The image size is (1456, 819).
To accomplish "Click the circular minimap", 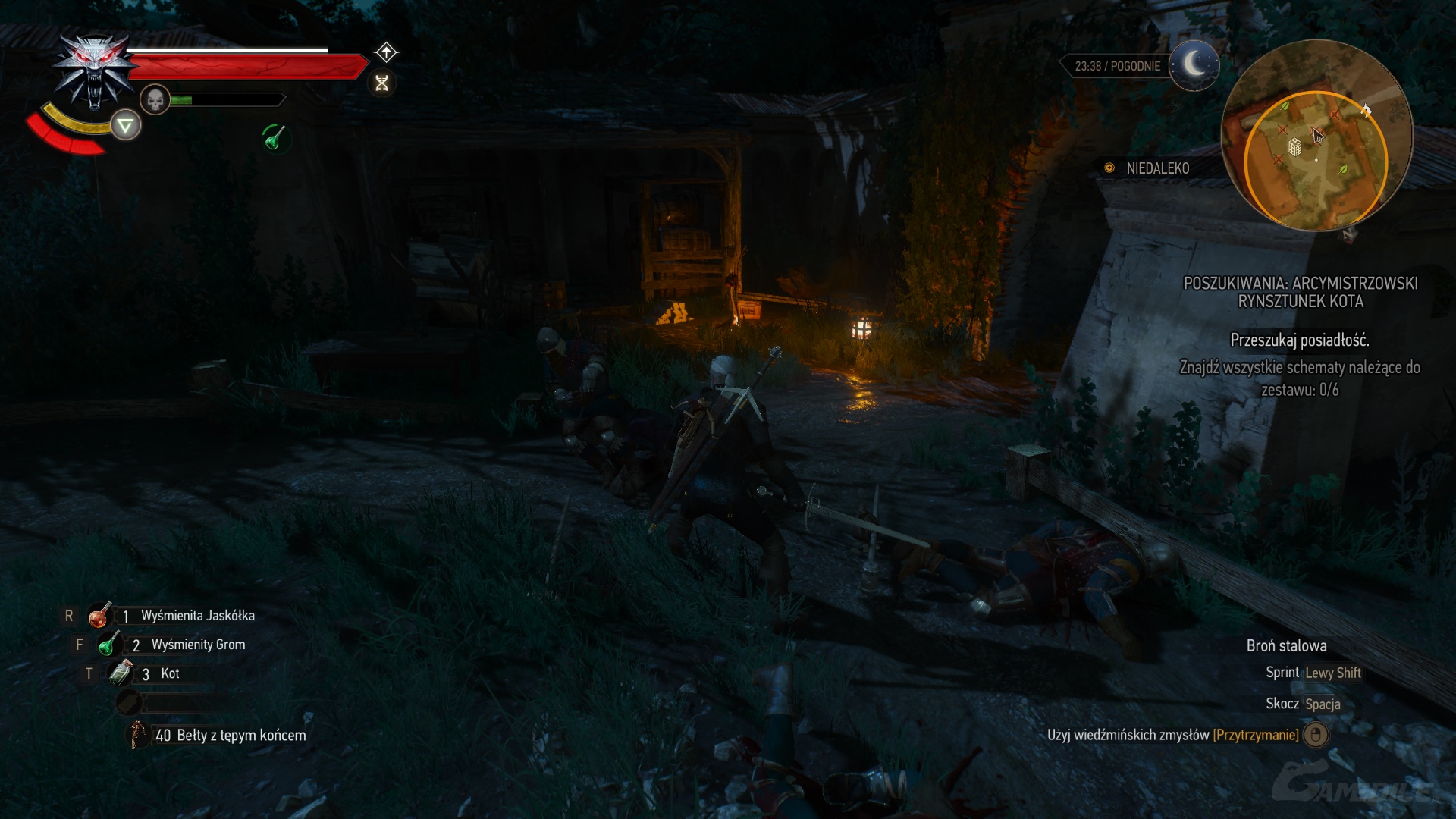I will coord(1316,136).
